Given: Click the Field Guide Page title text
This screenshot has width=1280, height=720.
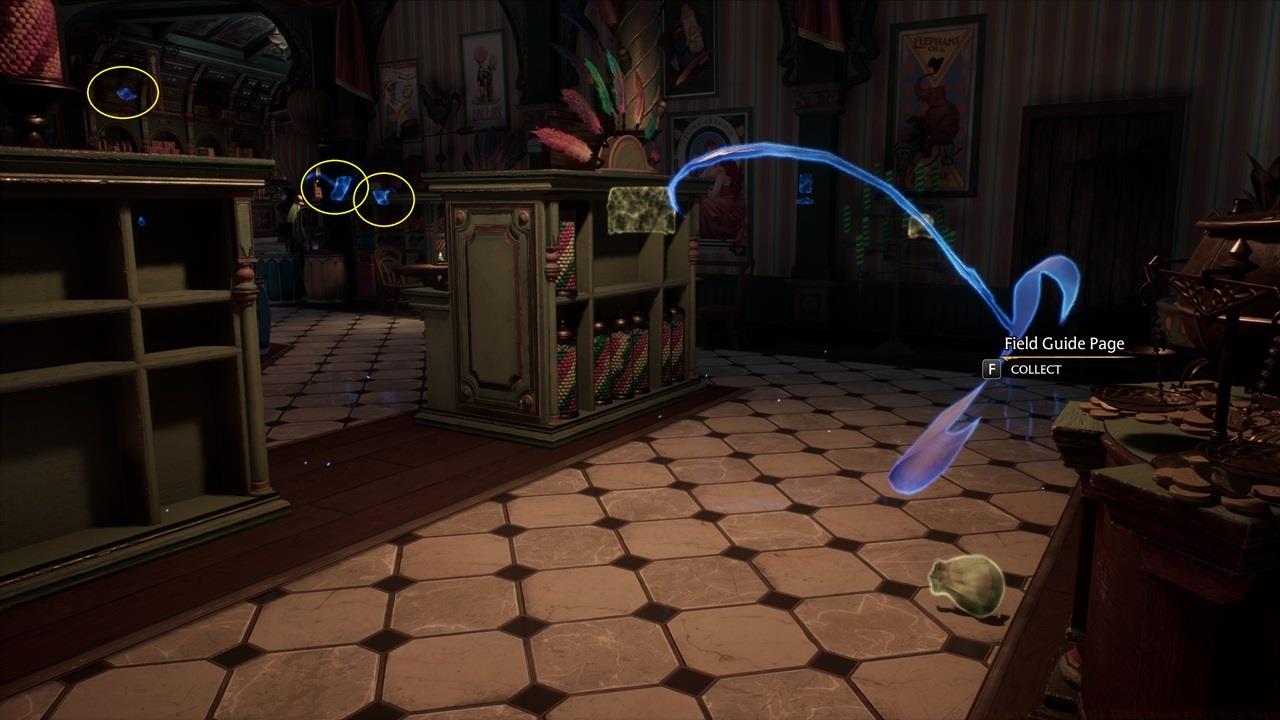Looking at the screenshot, I should pos(1063,343).
